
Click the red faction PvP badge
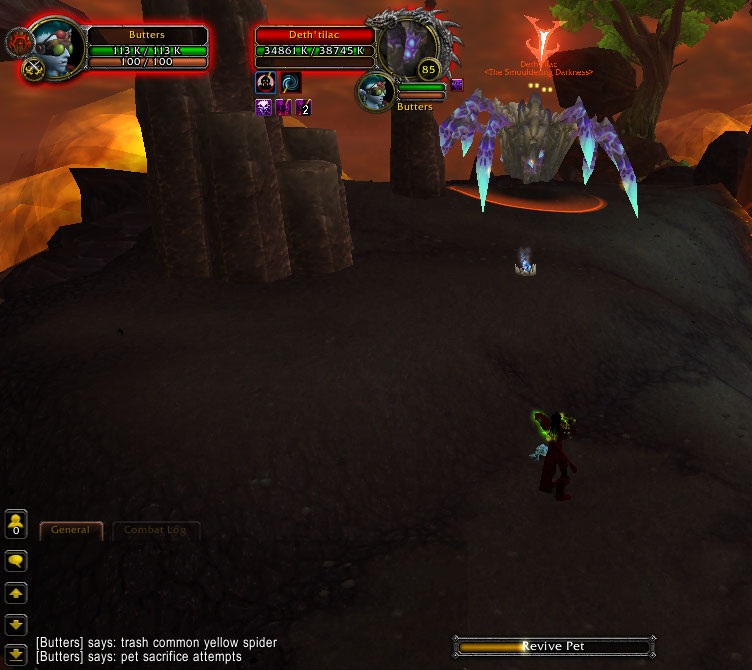point(20,41)
